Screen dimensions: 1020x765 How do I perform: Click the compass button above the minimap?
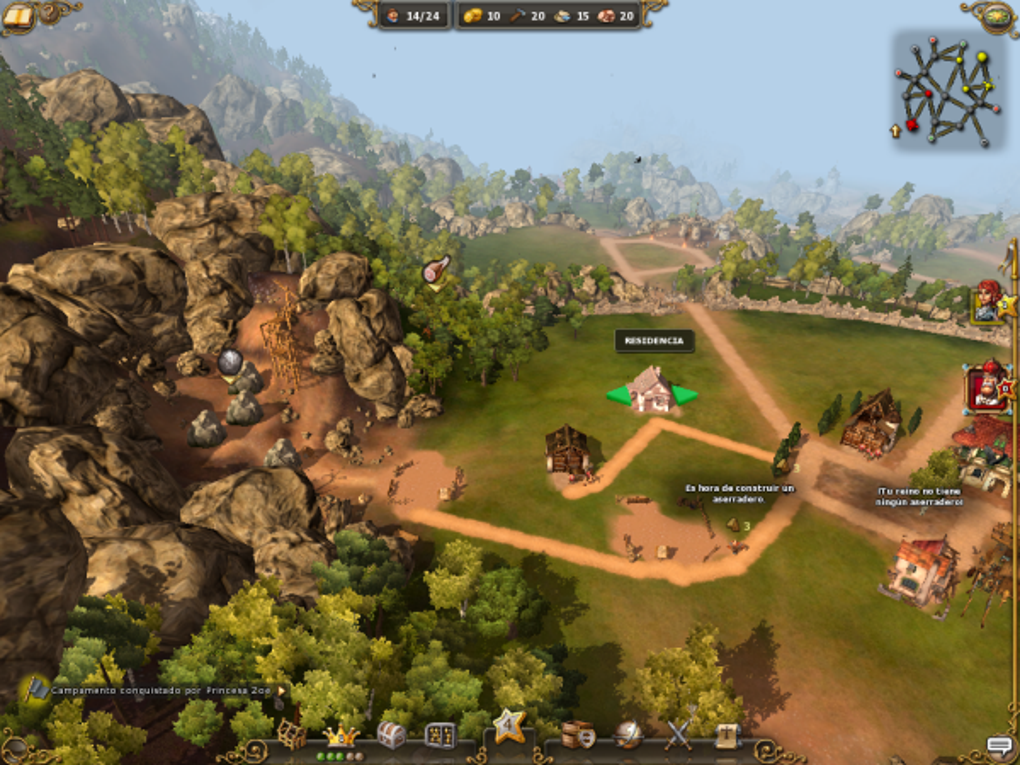coord(996,15)
